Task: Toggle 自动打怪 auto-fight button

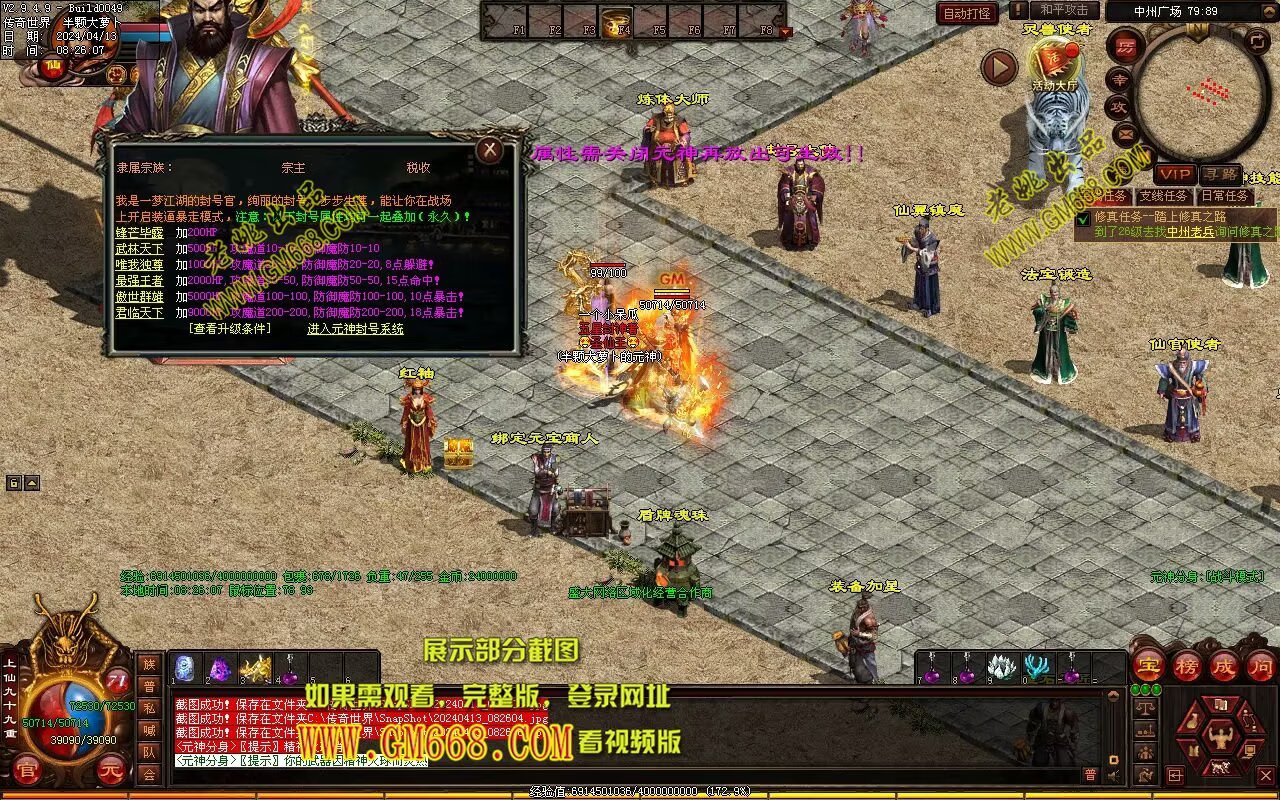Action: point(967,14)
